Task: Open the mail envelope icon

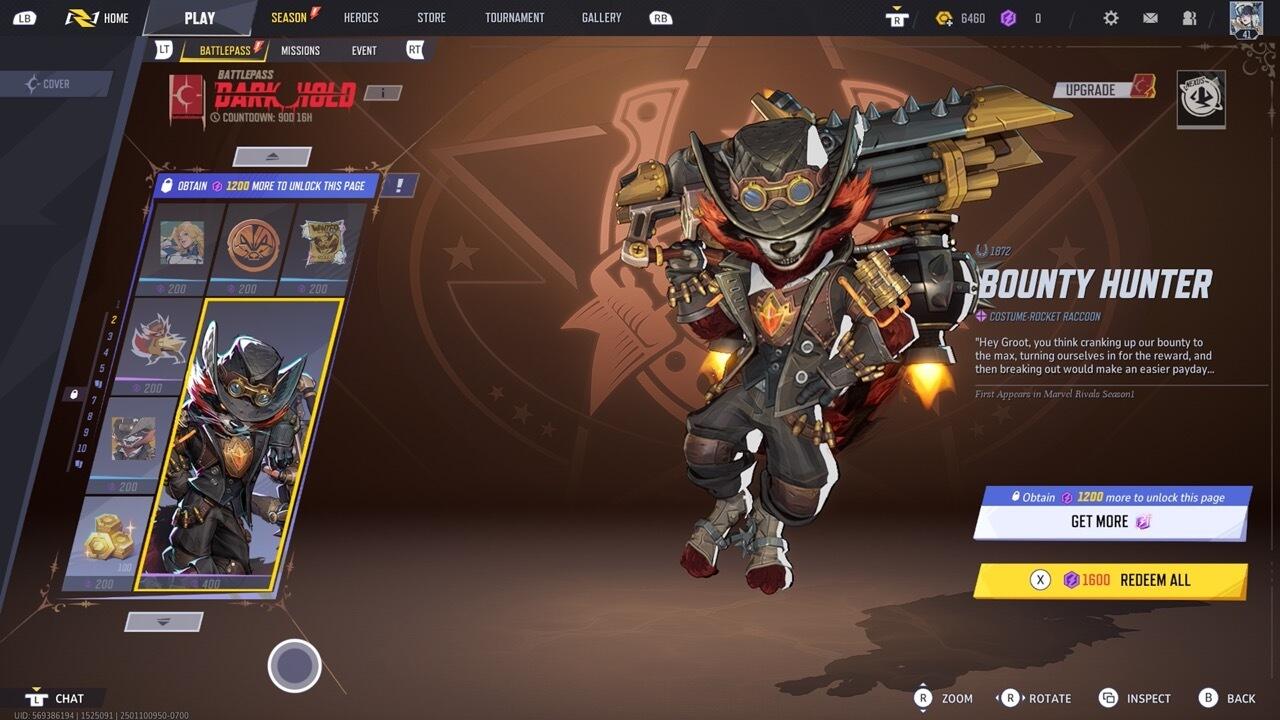Action: click(1150, 18)
